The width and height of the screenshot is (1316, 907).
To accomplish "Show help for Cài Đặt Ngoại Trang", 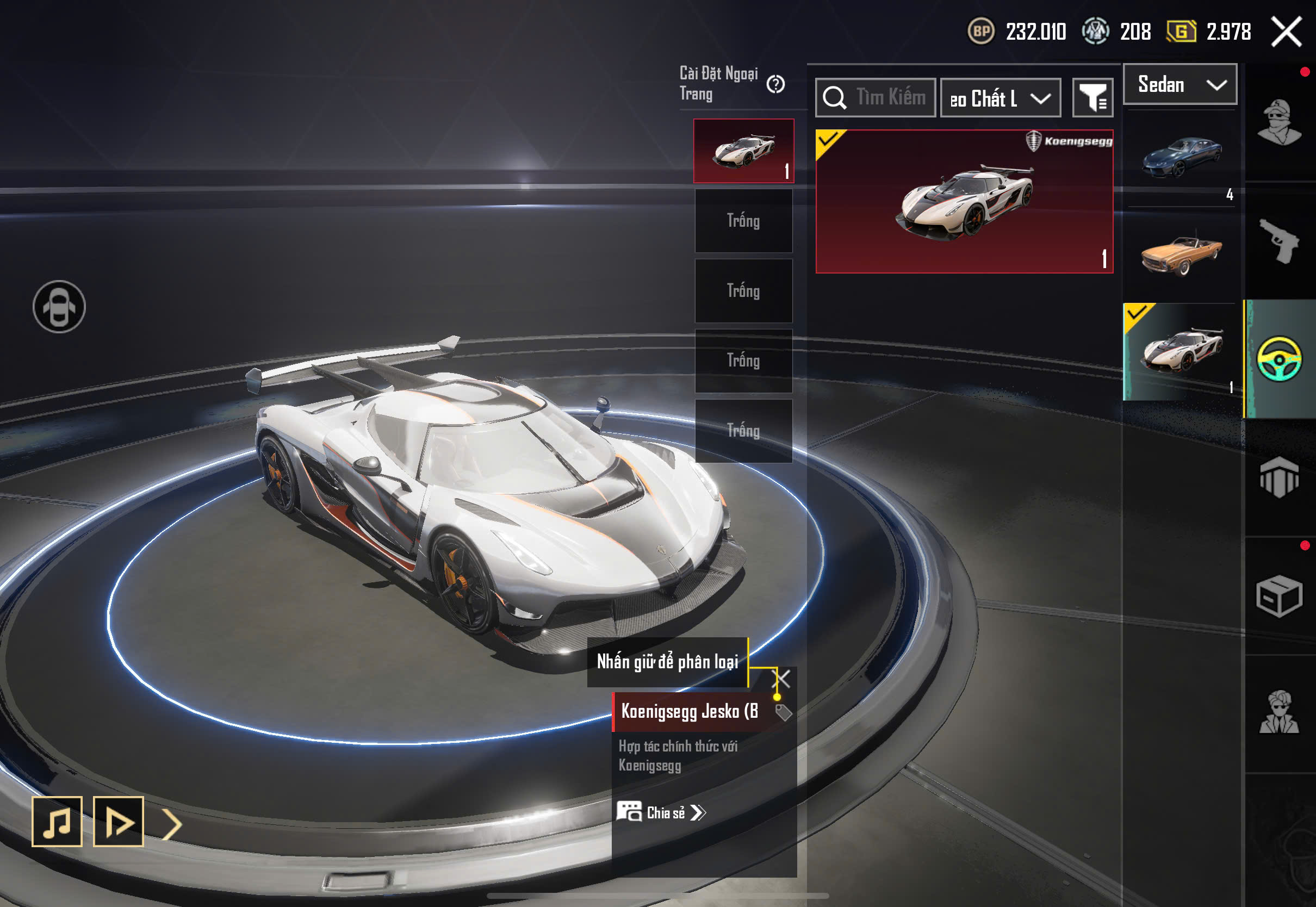I will [x=775, y=85].
